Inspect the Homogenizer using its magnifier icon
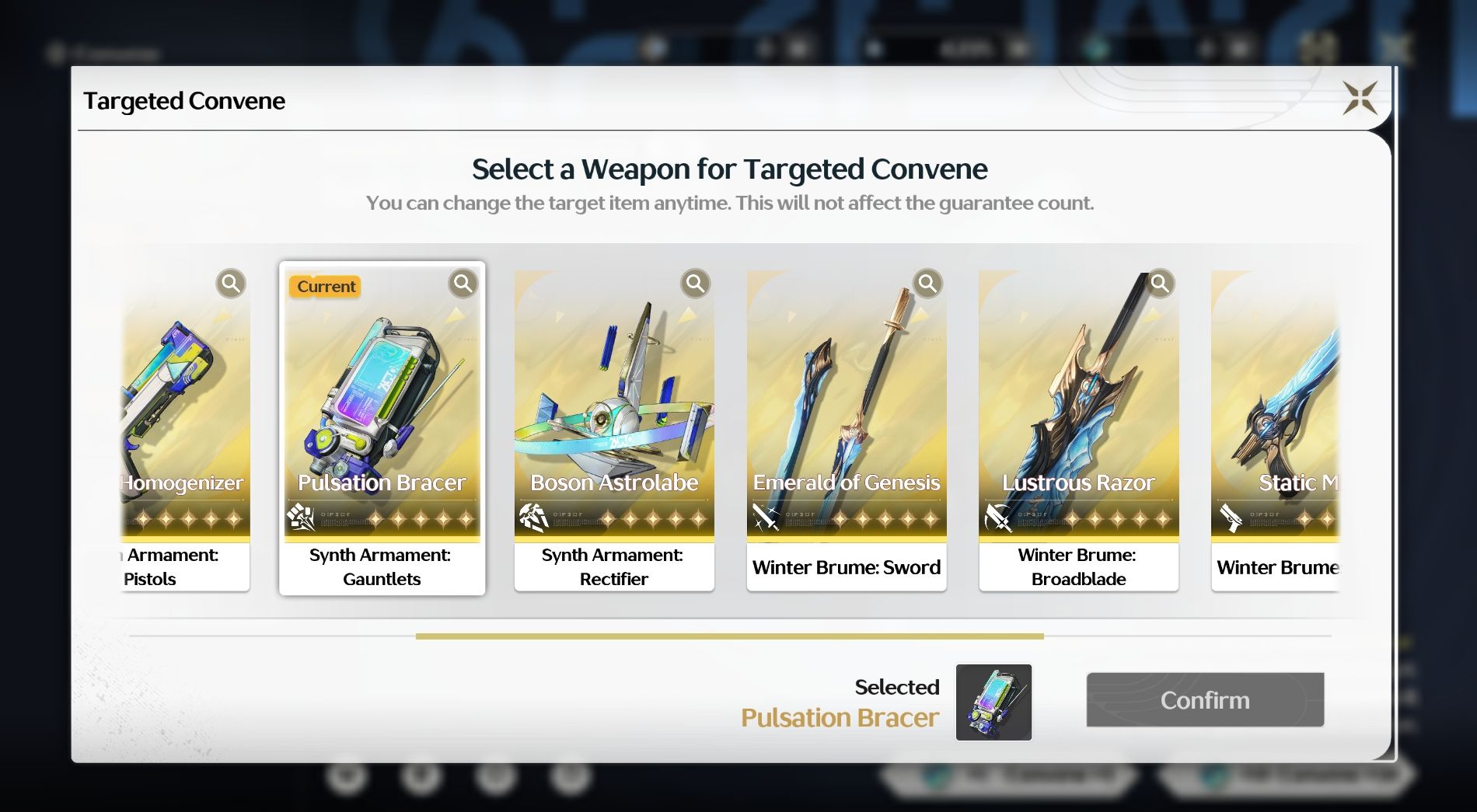The width and height of the screenshot is (1477, 812). [x=231, y=284]
